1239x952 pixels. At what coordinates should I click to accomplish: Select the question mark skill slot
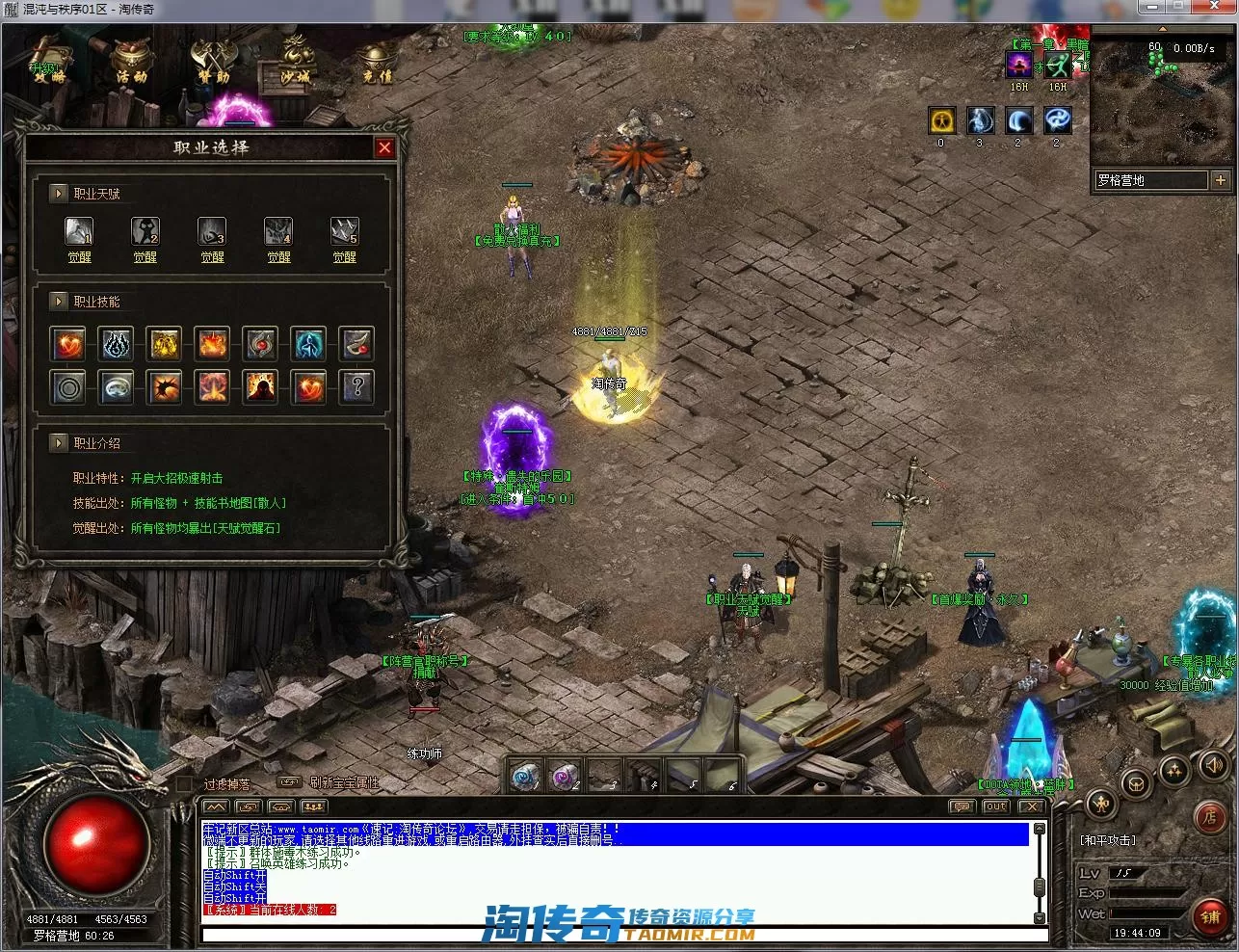357,387
